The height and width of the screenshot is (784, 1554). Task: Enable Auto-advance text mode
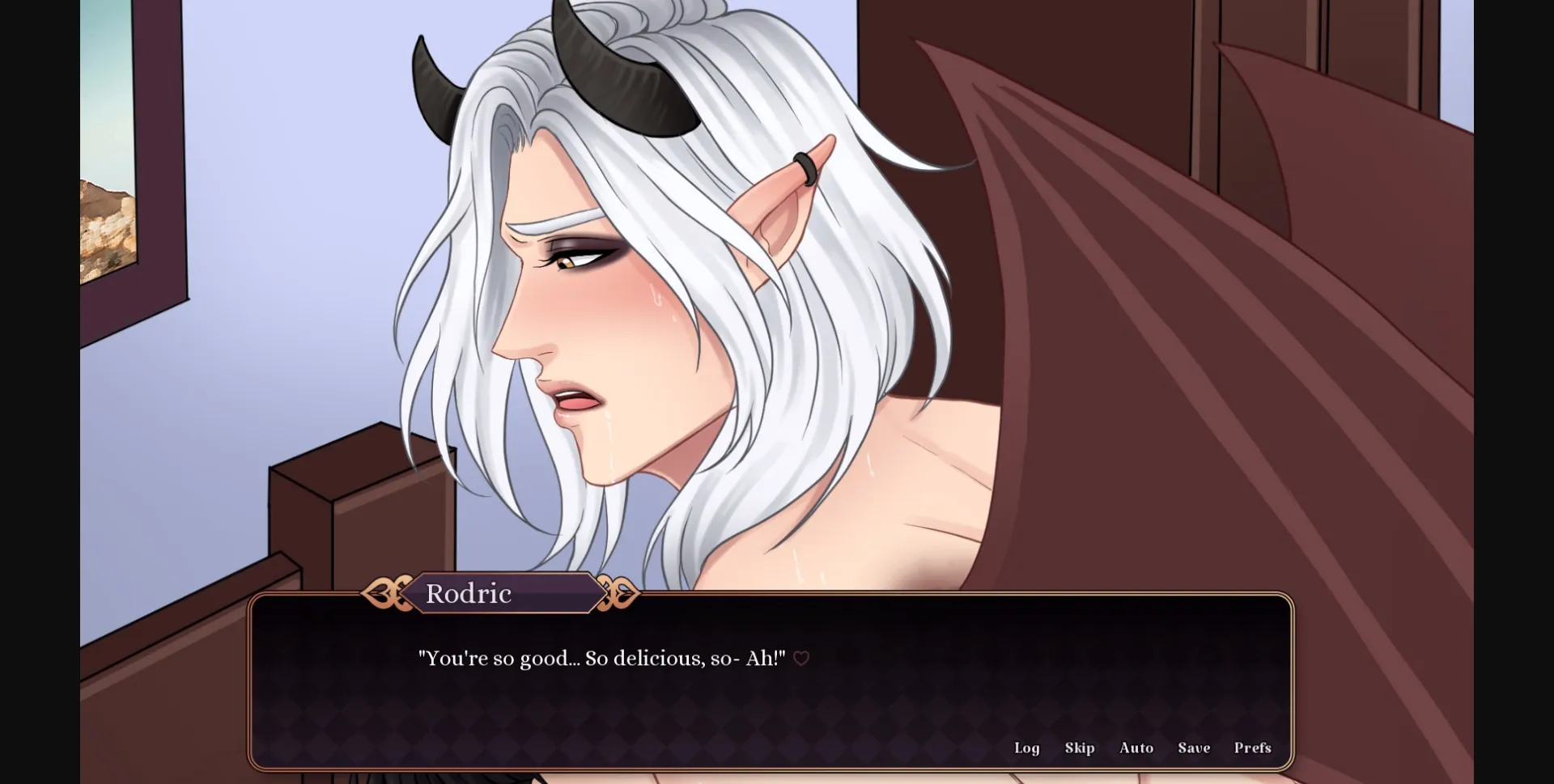tap(1136, 748)
